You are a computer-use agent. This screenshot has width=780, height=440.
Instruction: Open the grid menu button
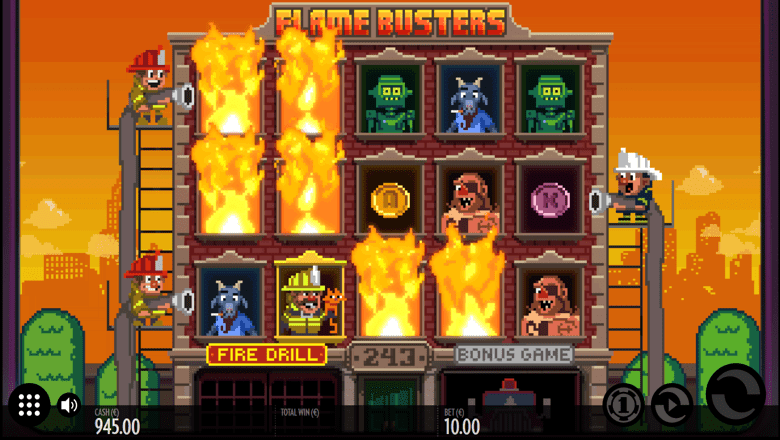(29, 405)
